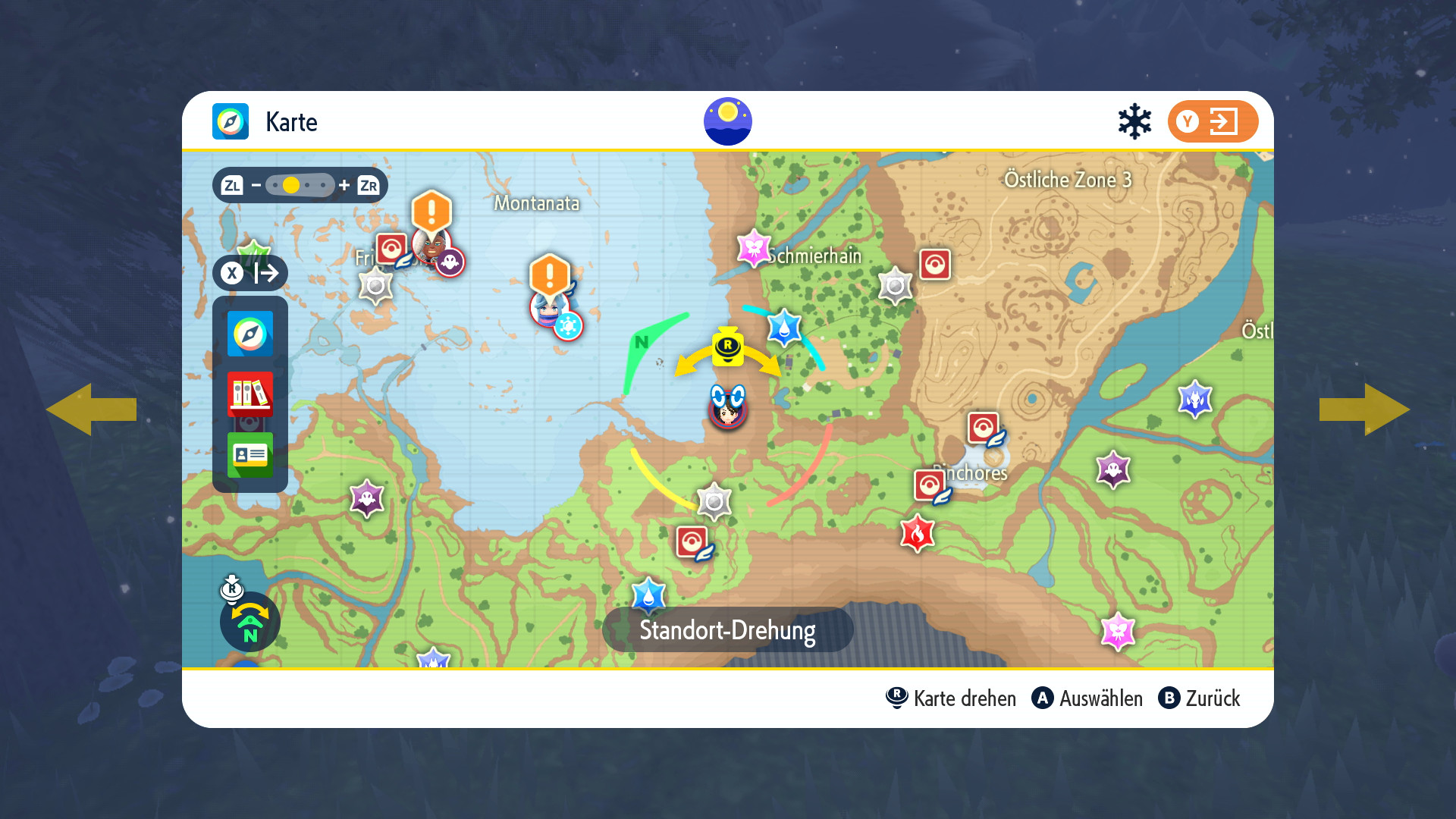Pan the map with the left arrow
The image size is (1456, 819).
(91, 409)
